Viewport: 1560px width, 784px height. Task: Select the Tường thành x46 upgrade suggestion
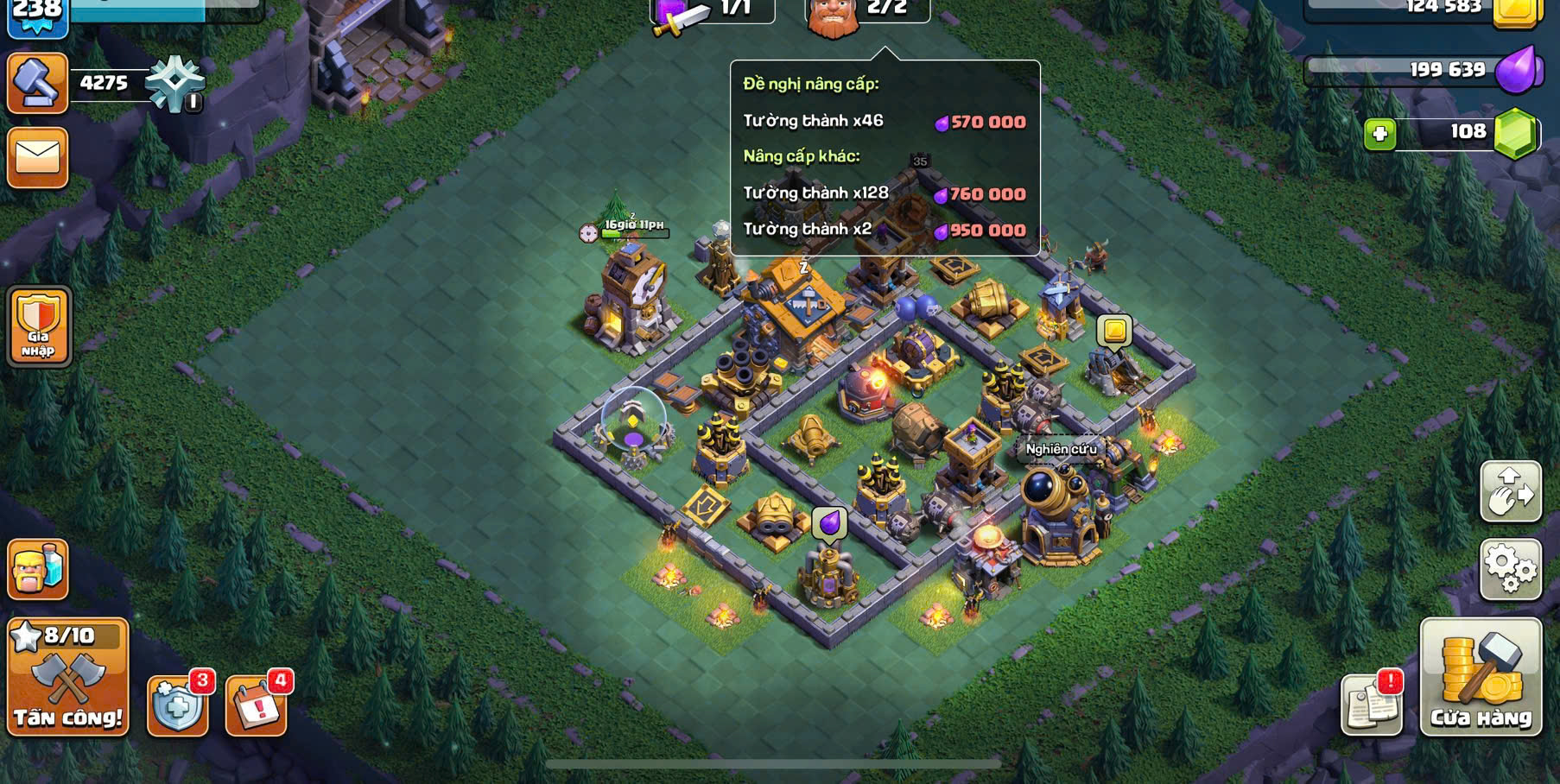click(885, 122)
